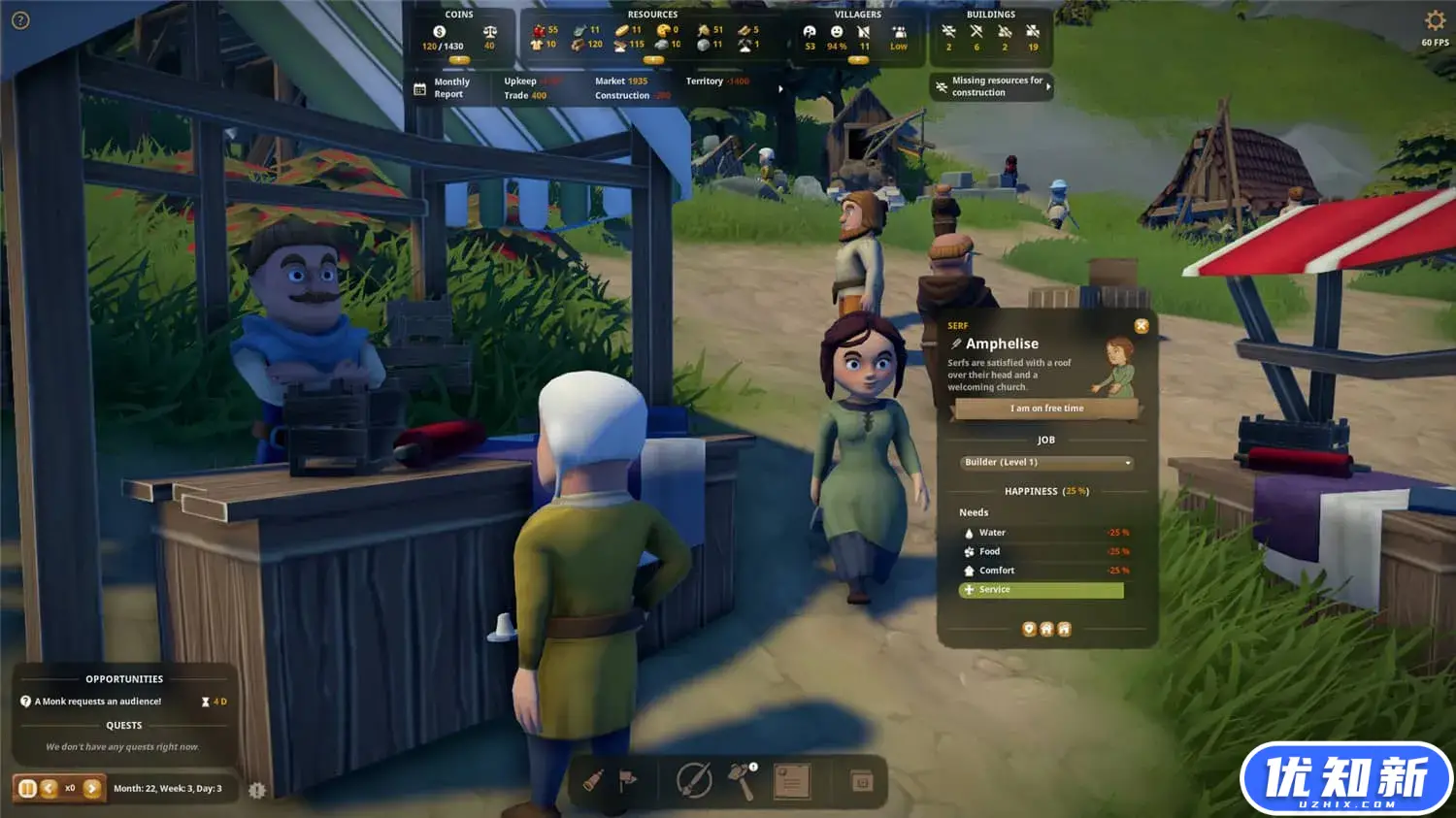Open the Builder (Level 1) job dropdown
This screenshot has width=1456, height=818.
click(x=1046, y=463)
